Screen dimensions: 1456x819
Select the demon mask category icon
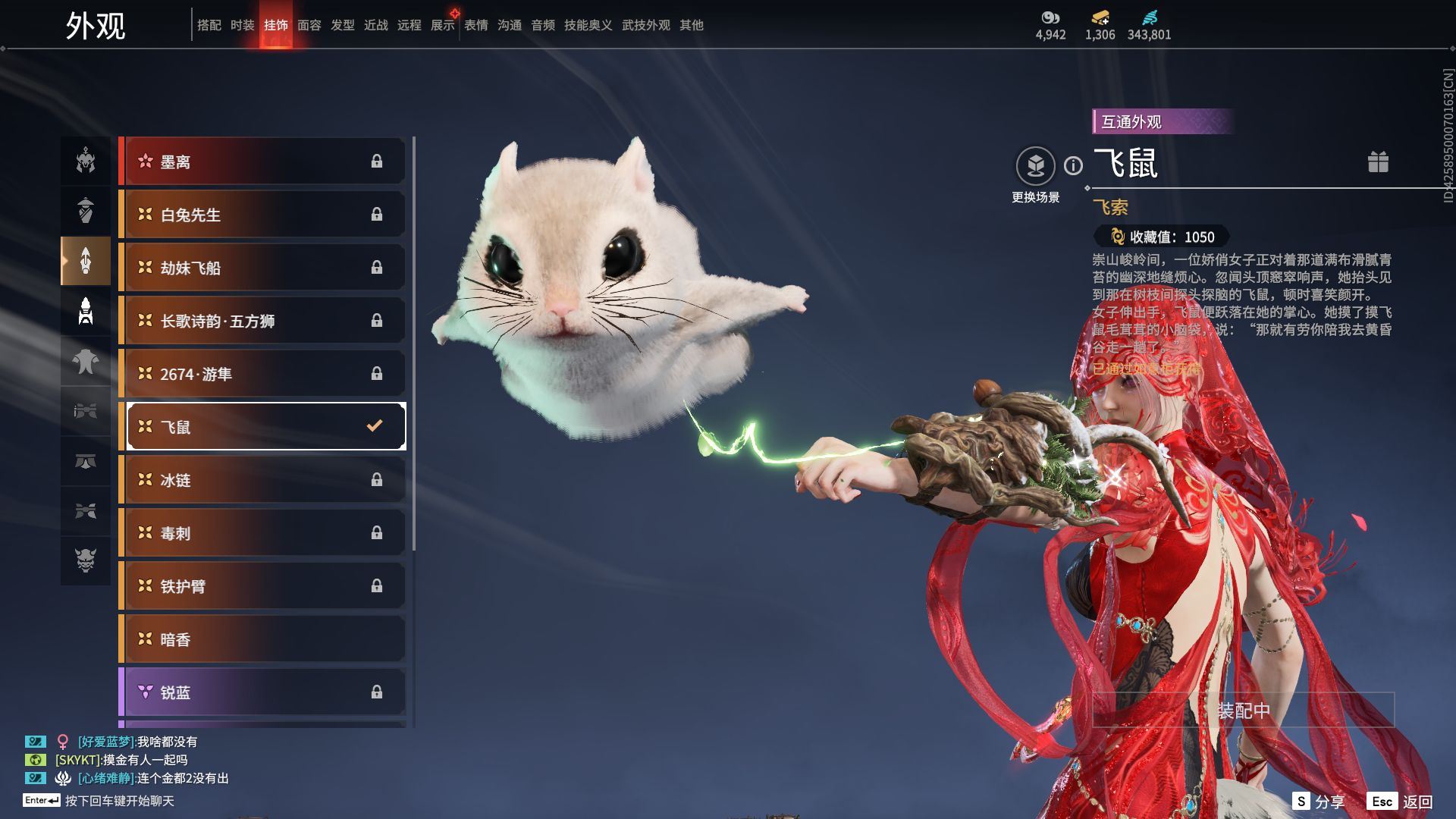86,560
